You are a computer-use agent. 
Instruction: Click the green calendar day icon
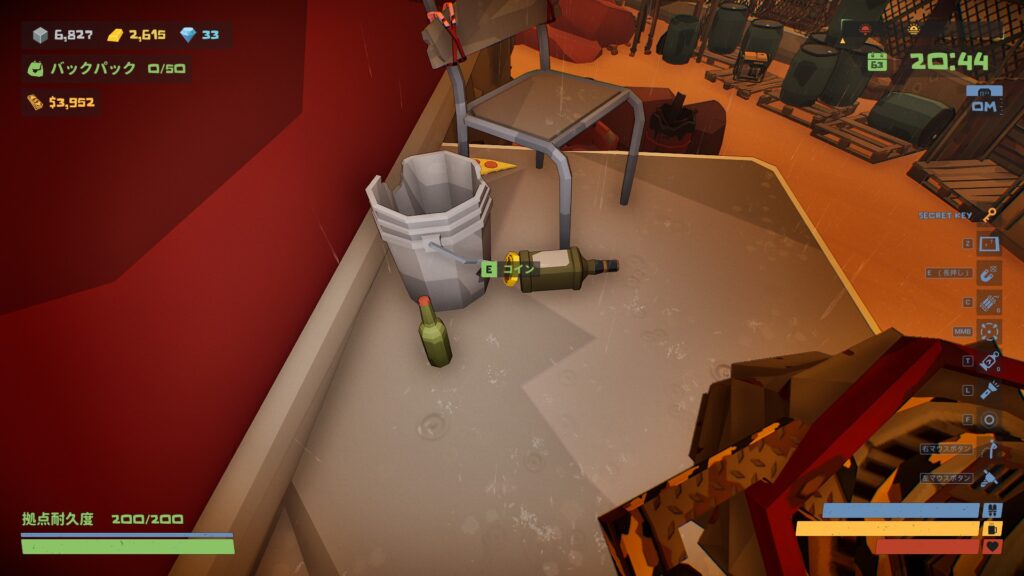(877, 62)
